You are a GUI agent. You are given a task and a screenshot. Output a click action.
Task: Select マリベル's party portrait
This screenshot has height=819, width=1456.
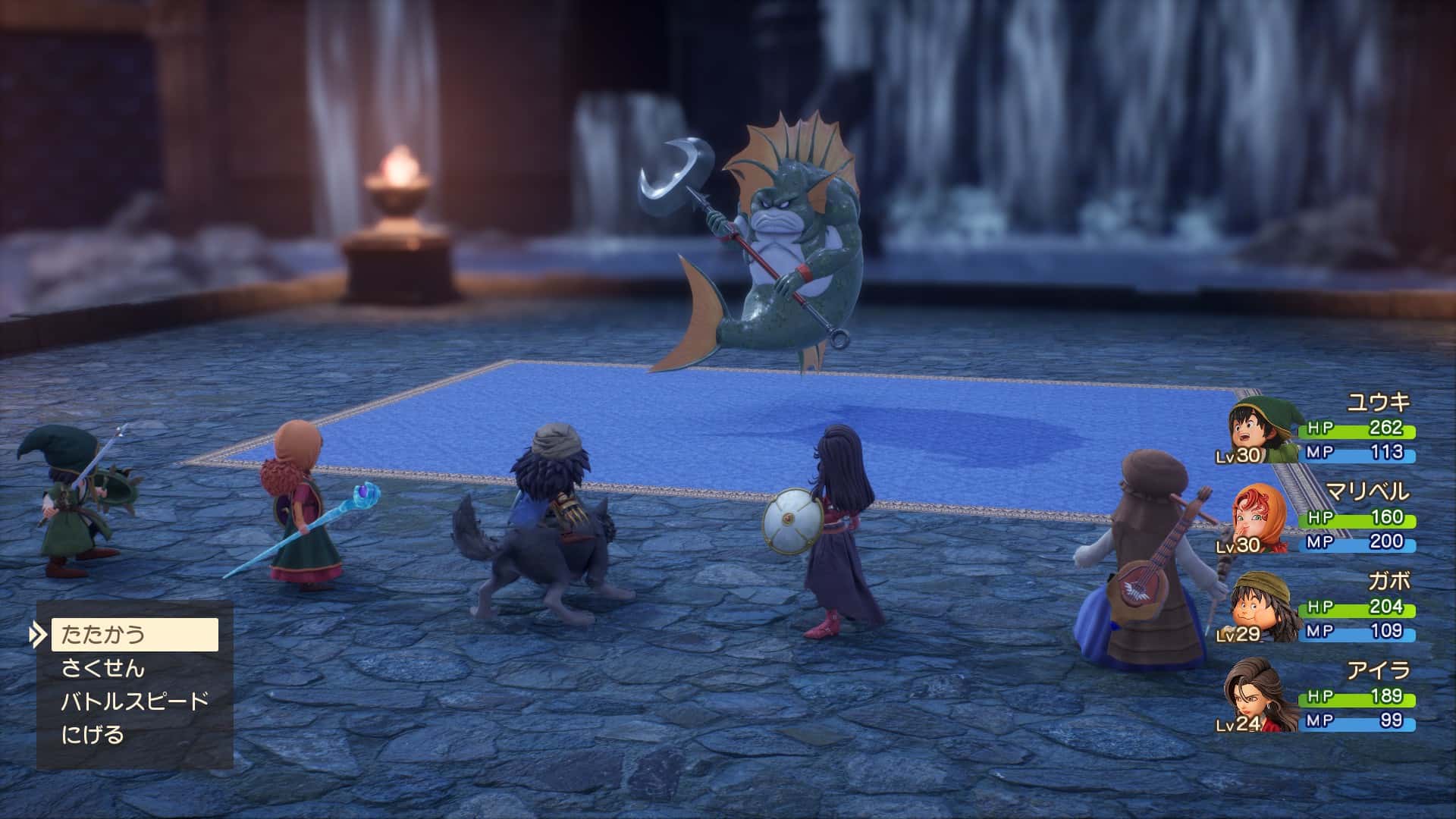pos(1261,521)
